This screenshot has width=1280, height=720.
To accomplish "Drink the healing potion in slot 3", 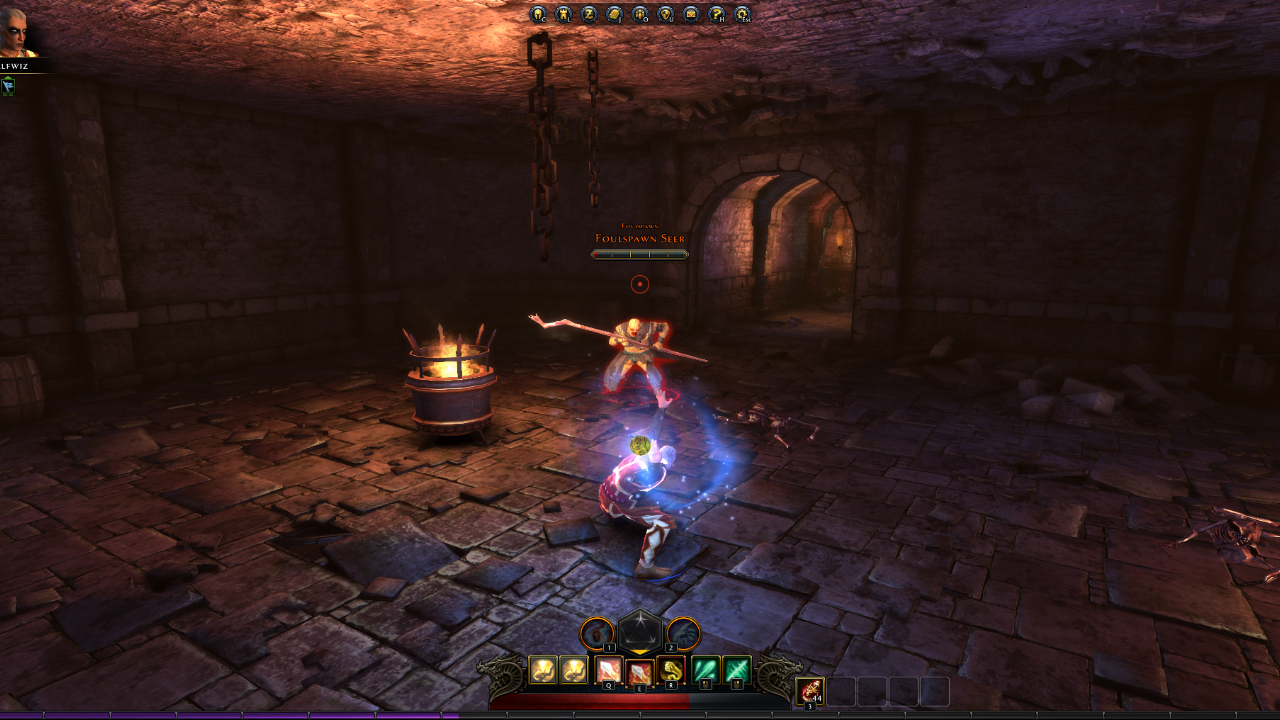I will (810, 689).
